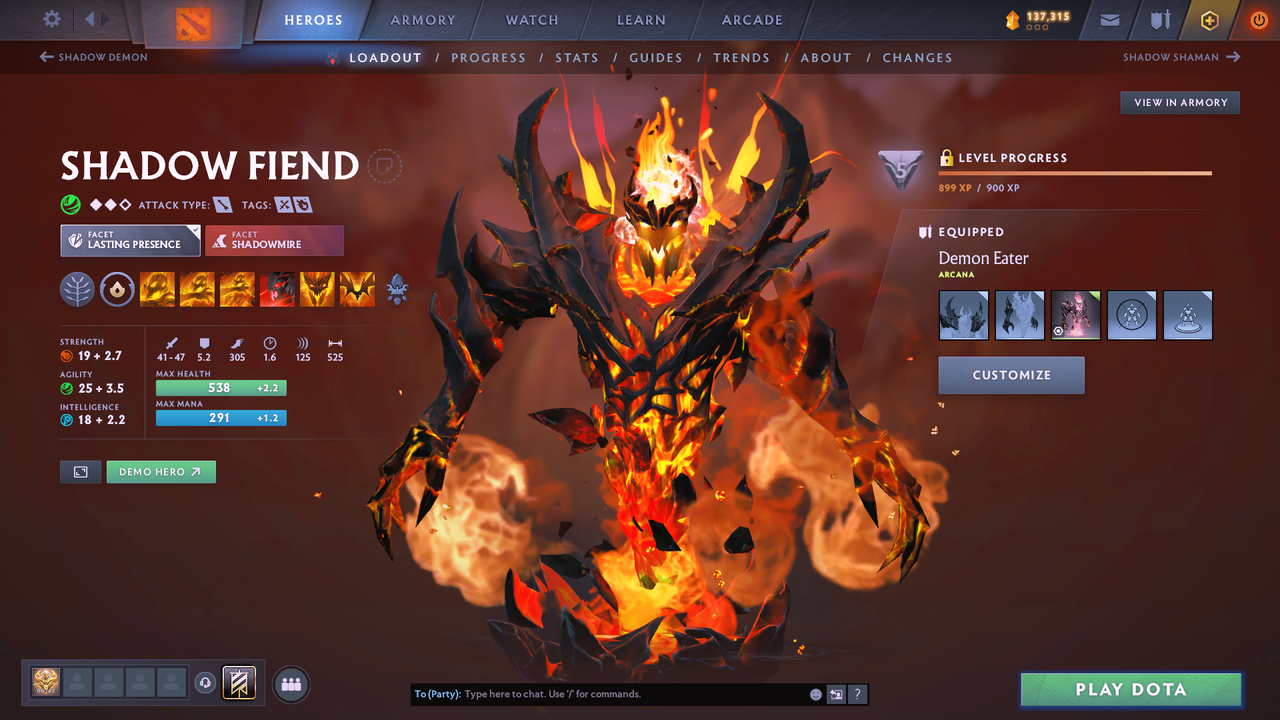The height and width of the screenshot is (720, 1280).
Task: Click the armory shield-and-sword icon
Action: click(1159, 19)
